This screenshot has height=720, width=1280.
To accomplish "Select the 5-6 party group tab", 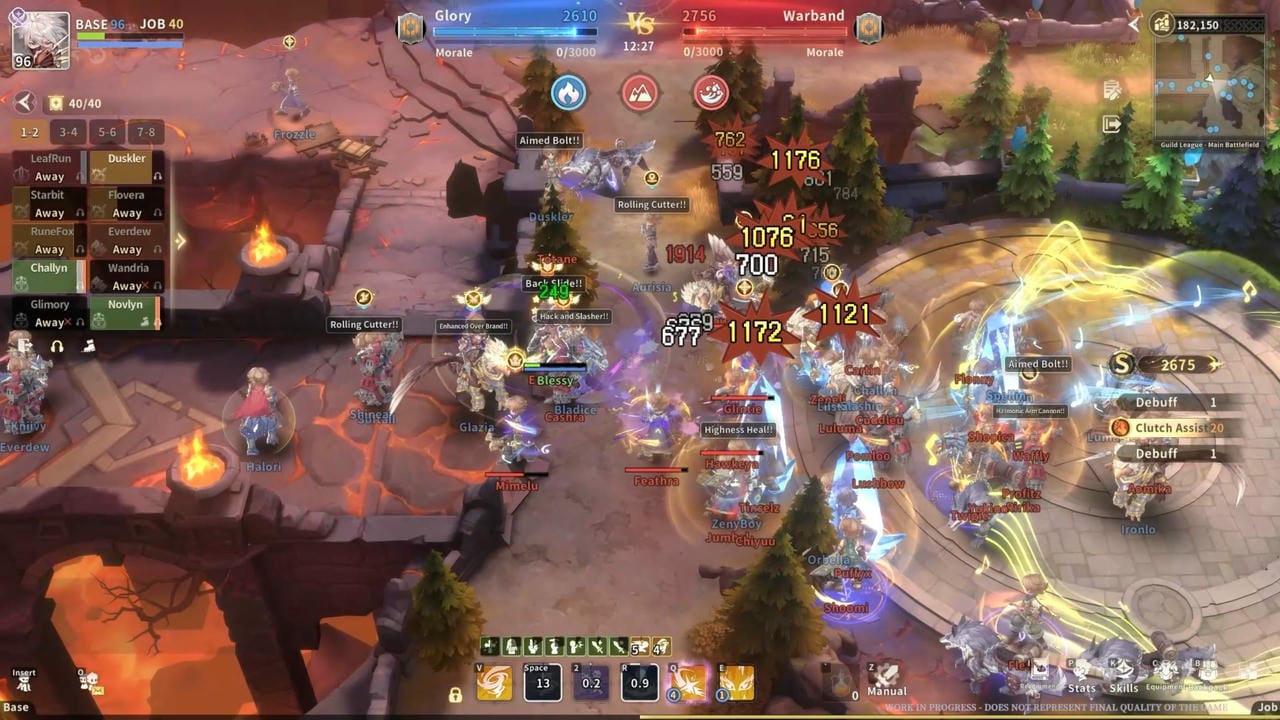I will (107, 132).
